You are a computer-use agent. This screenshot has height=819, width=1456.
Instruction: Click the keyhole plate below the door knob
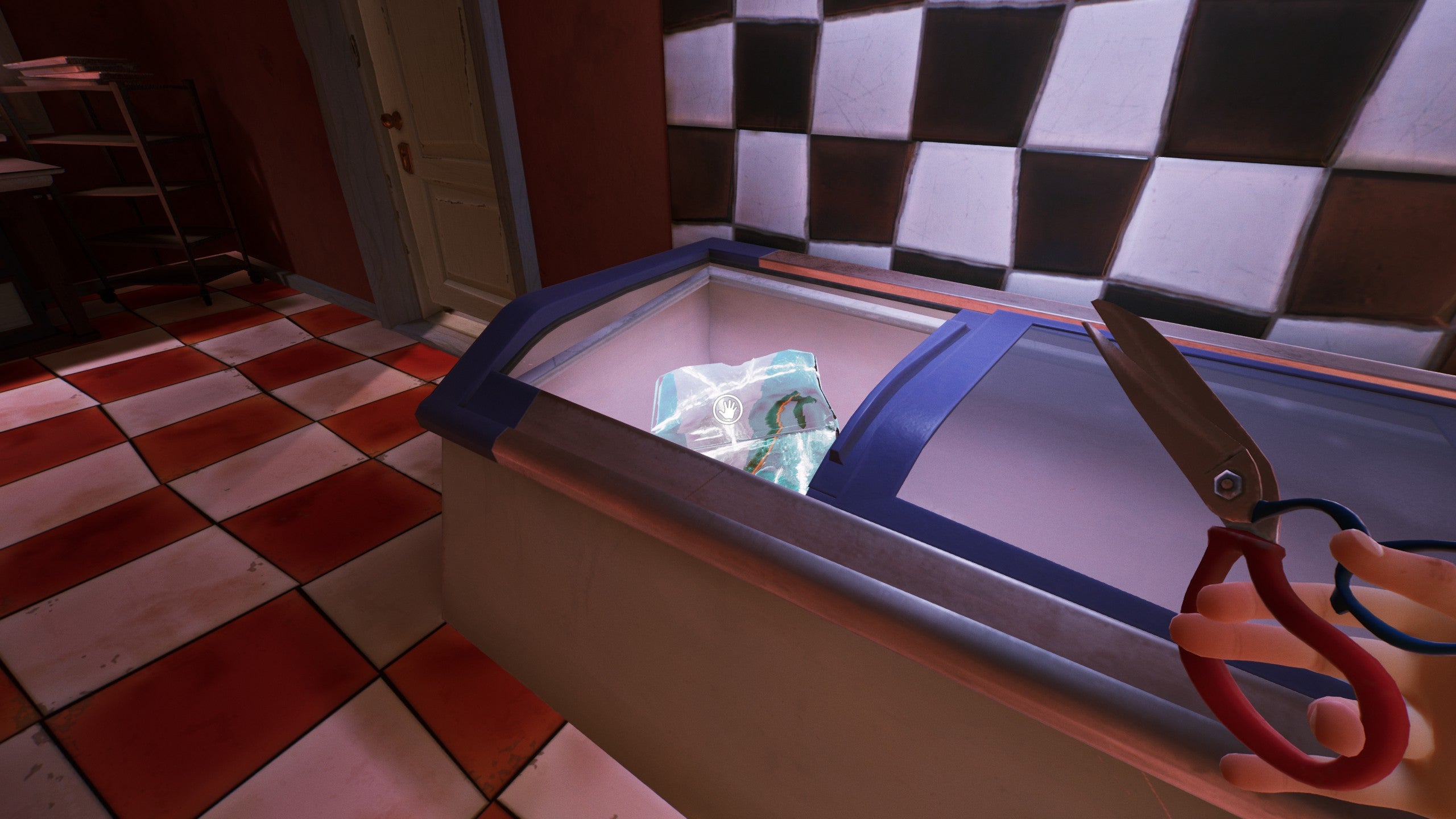tap(408, 158)
